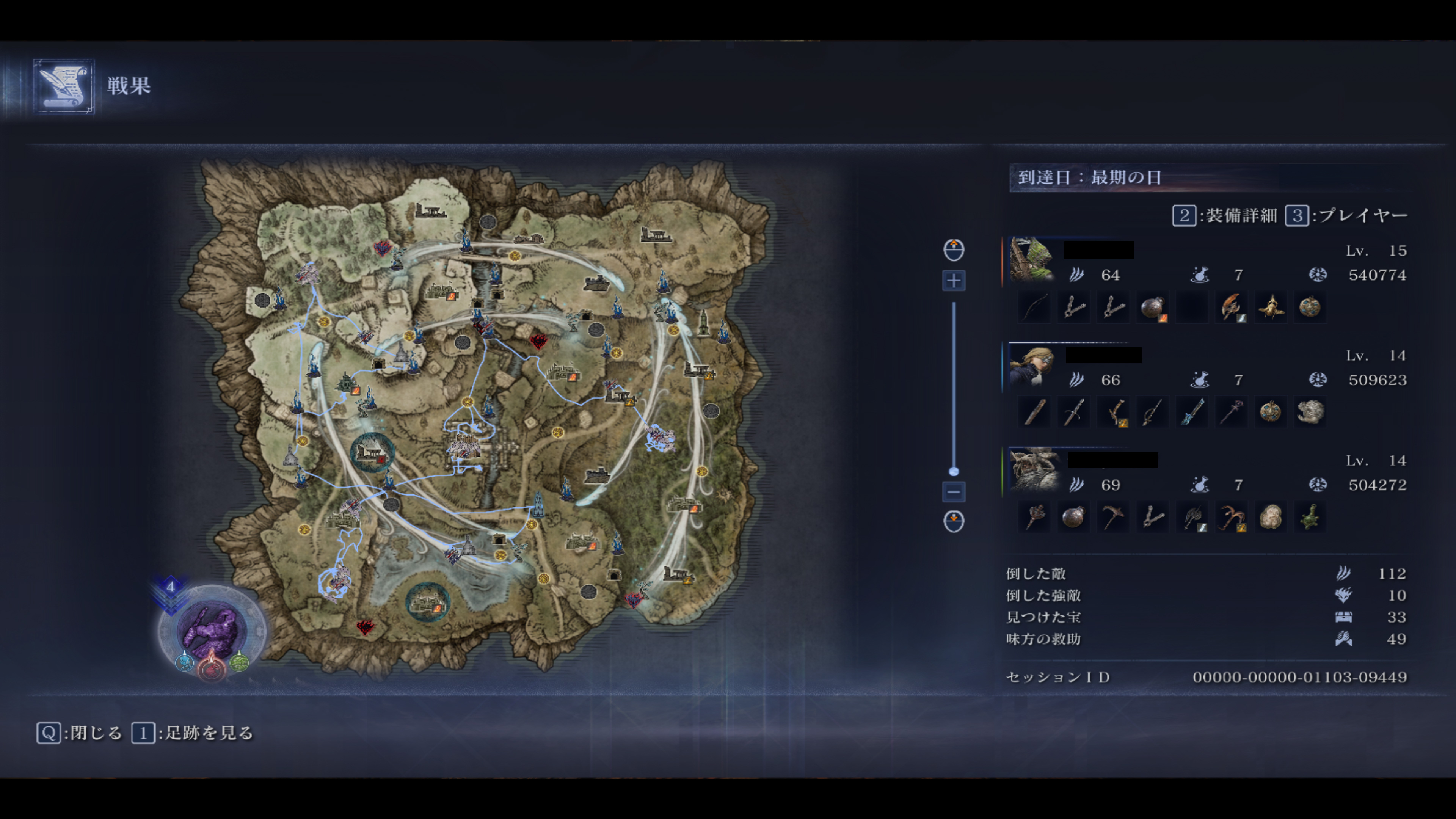This screenshot has width=1456, height=819.
Task: Inspect the third player's pickaxe slot
Action: coord(1113,517)
